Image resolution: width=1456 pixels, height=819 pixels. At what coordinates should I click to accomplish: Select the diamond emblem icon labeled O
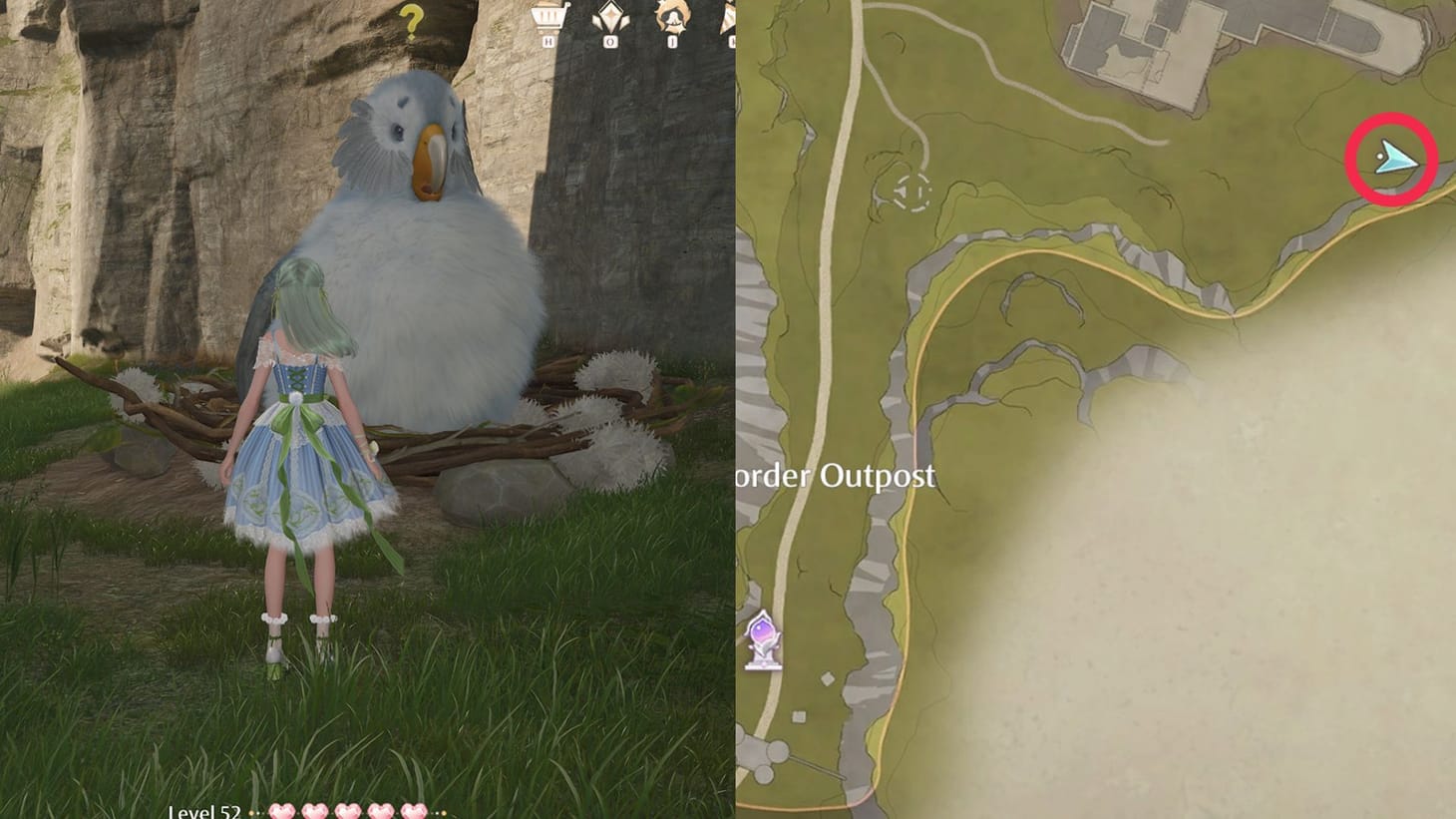(610, 17)
